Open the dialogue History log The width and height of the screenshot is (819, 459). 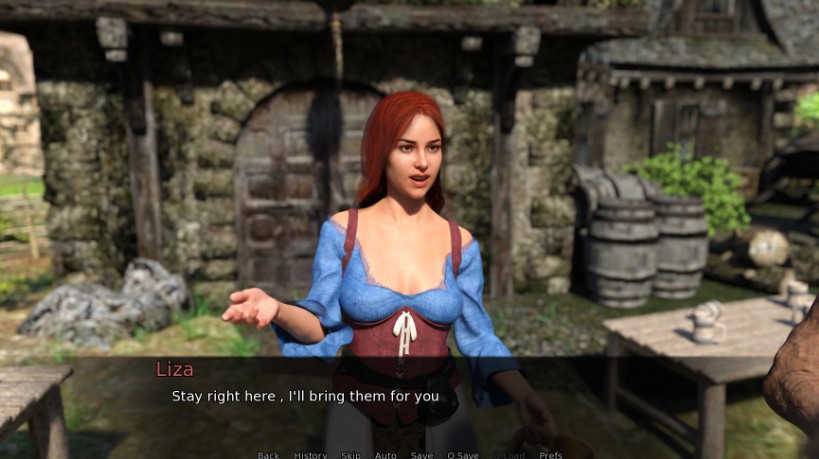(310, 455)
